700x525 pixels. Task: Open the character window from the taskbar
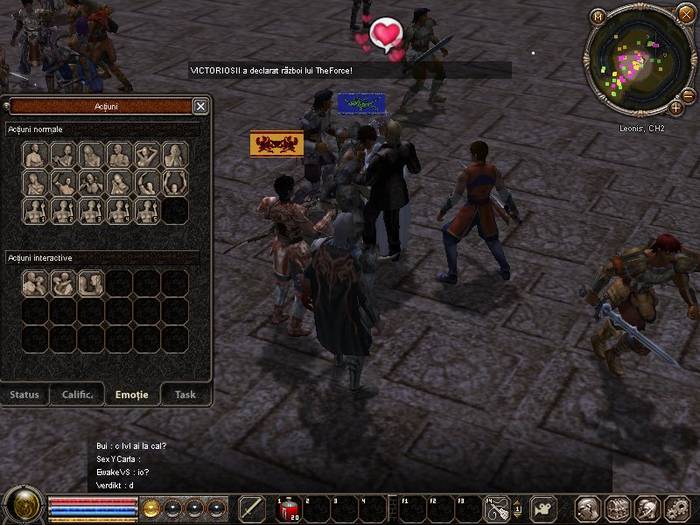[x=588, y=509]
